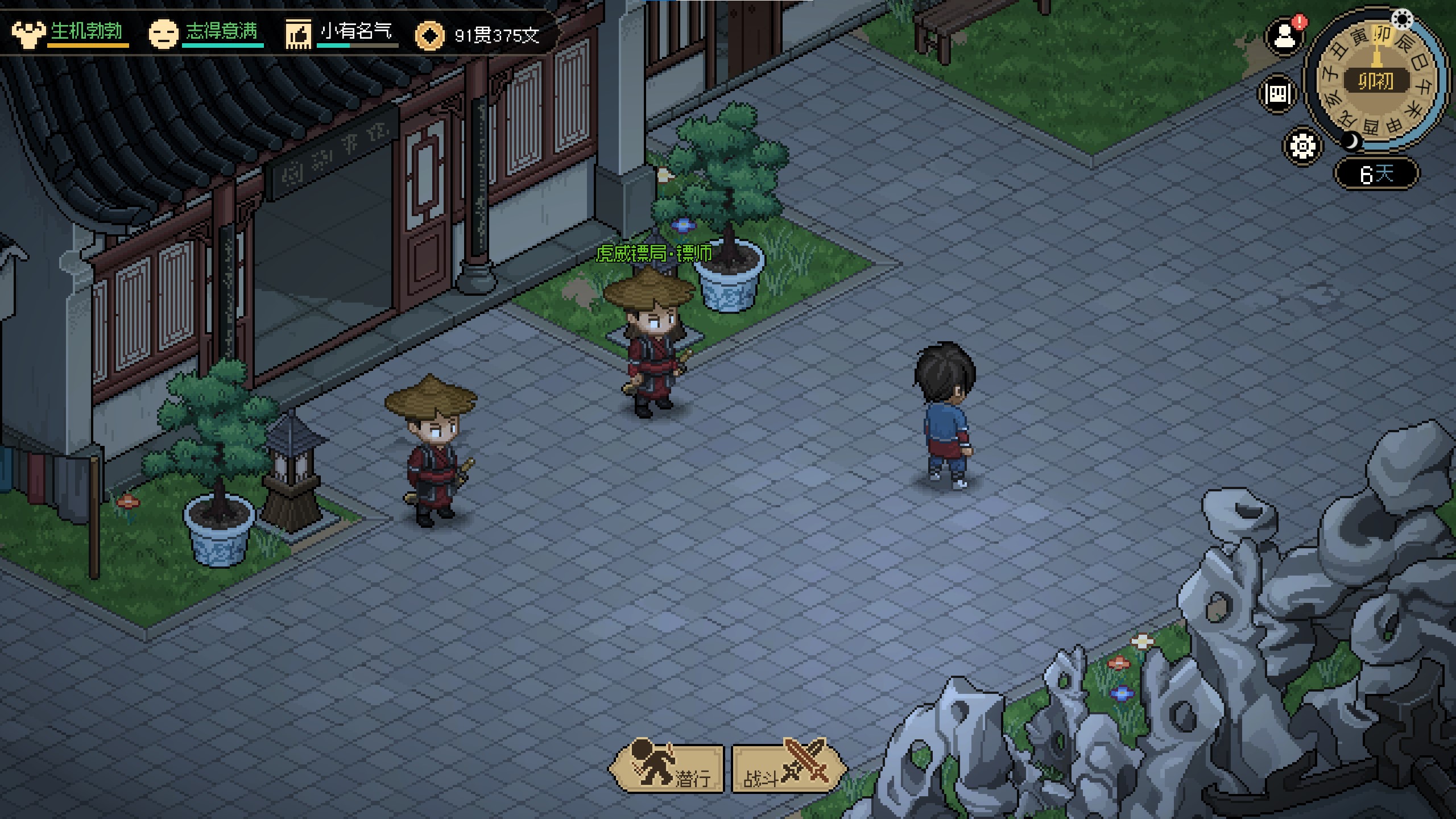Screen dimensions: 1456x819
Task: View the 志得意满 mood status
Action: pos(206,33)
